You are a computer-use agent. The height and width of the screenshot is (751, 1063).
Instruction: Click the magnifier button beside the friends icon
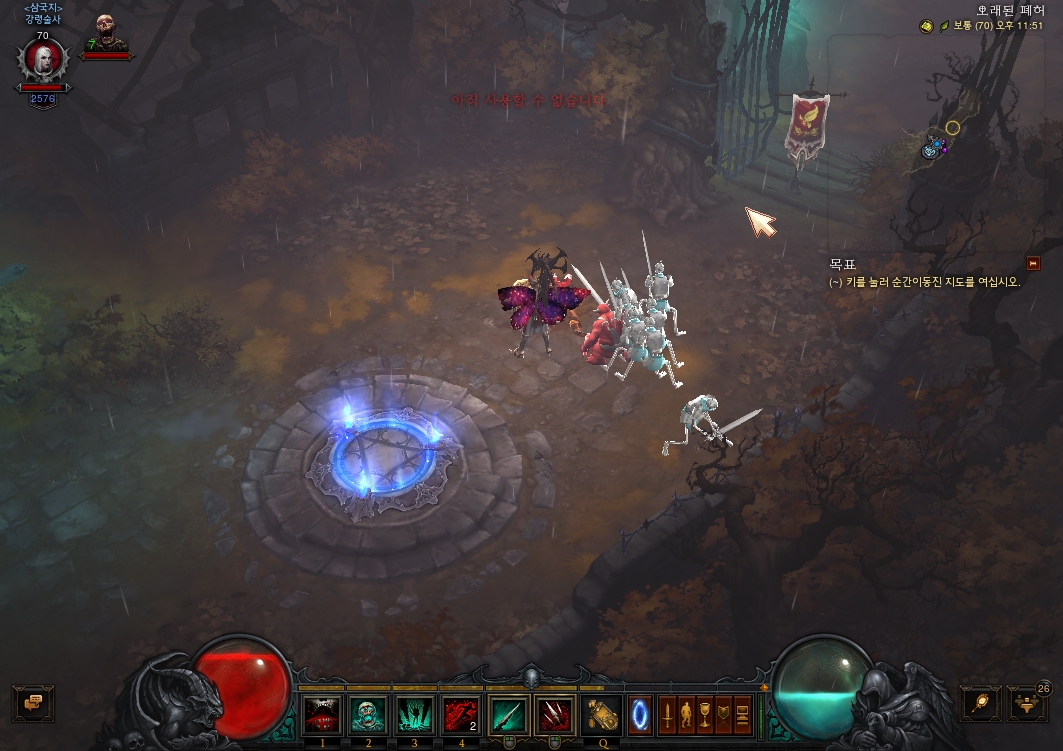coord(980,703)
